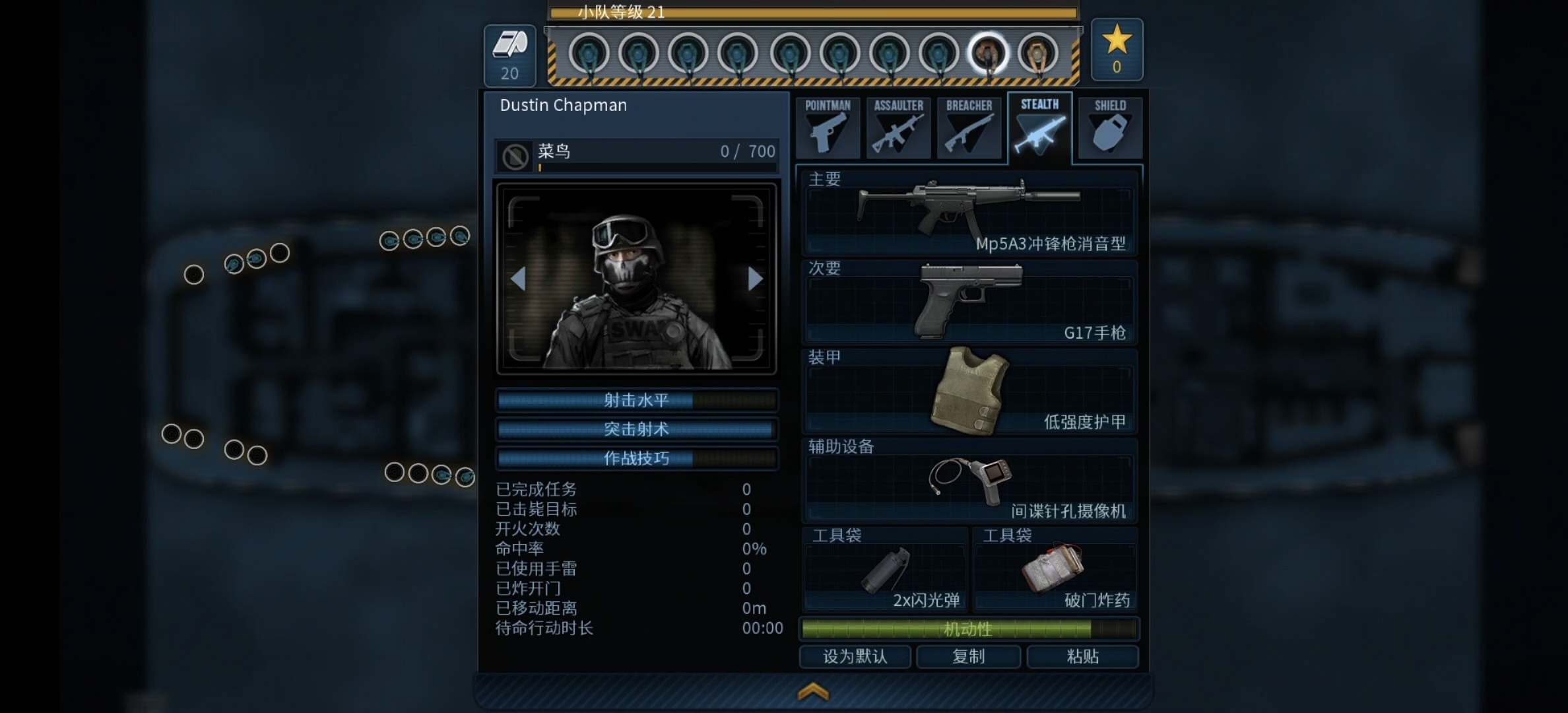
Task: Select the Assaulter class tab
Action: [898, 127]
